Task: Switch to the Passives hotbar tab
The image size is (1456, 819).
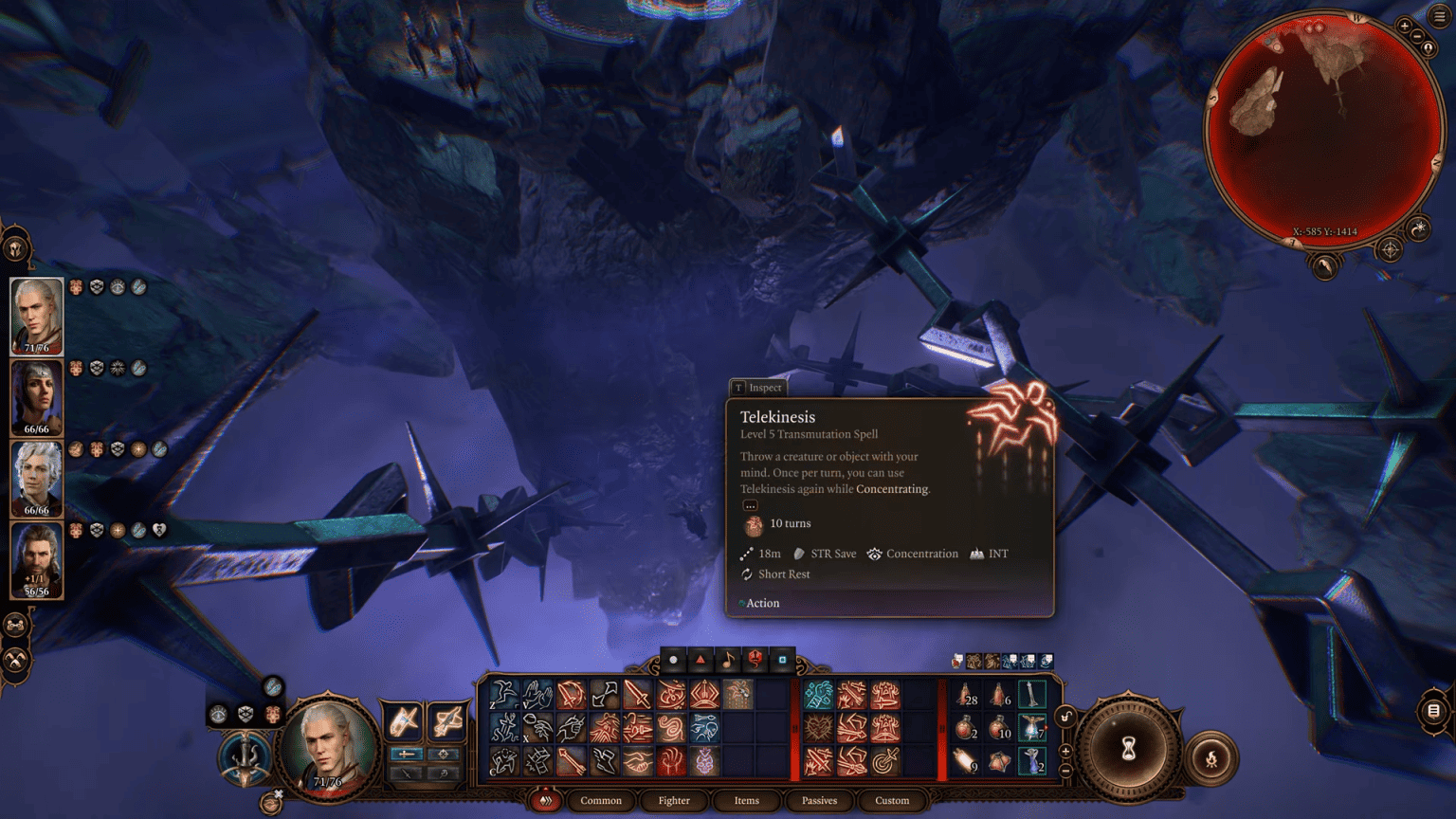Action: click(x=818, y=801)
